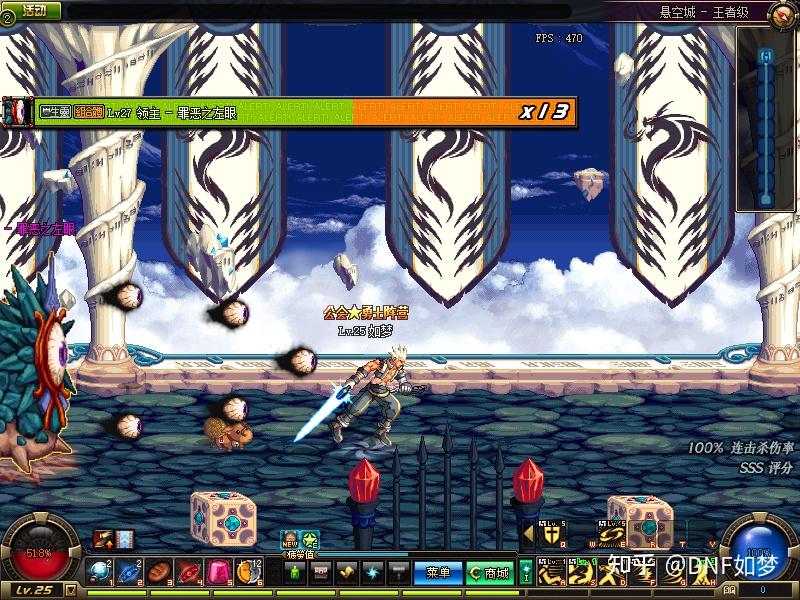Click the boss portrait on the HP bar

pos(17,111)
